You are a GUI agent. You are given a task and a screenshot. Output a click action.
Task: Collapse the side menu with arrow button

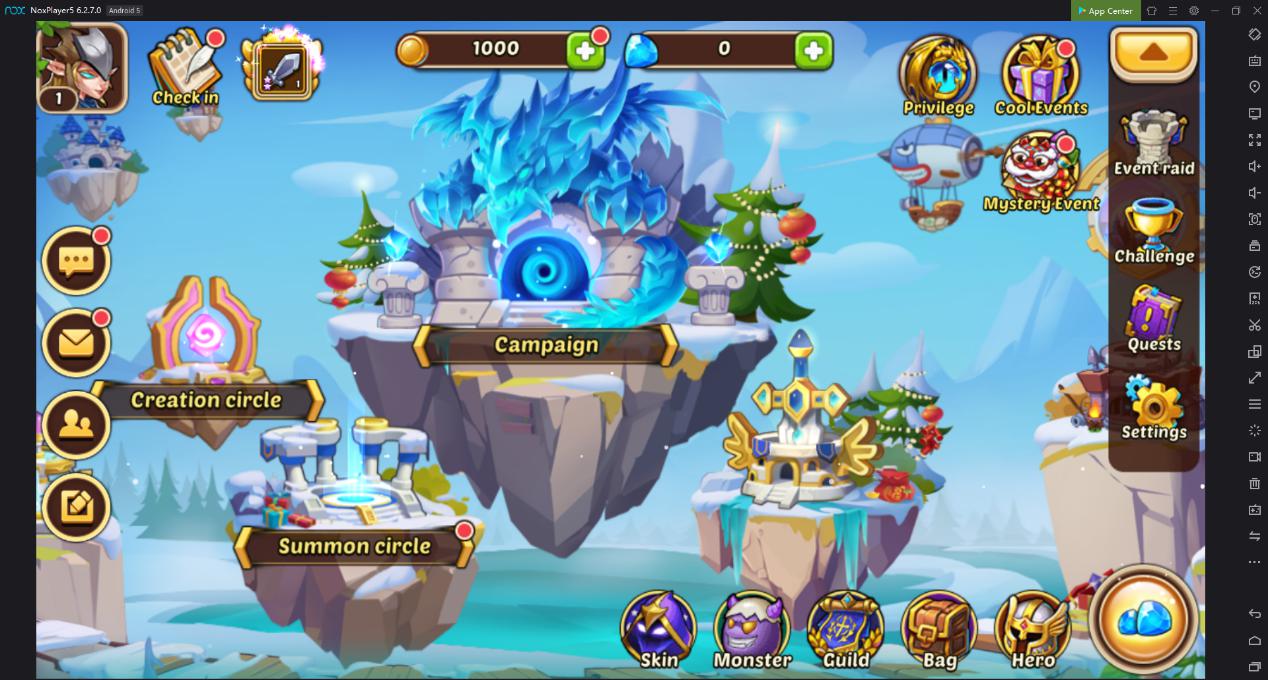1154,53
